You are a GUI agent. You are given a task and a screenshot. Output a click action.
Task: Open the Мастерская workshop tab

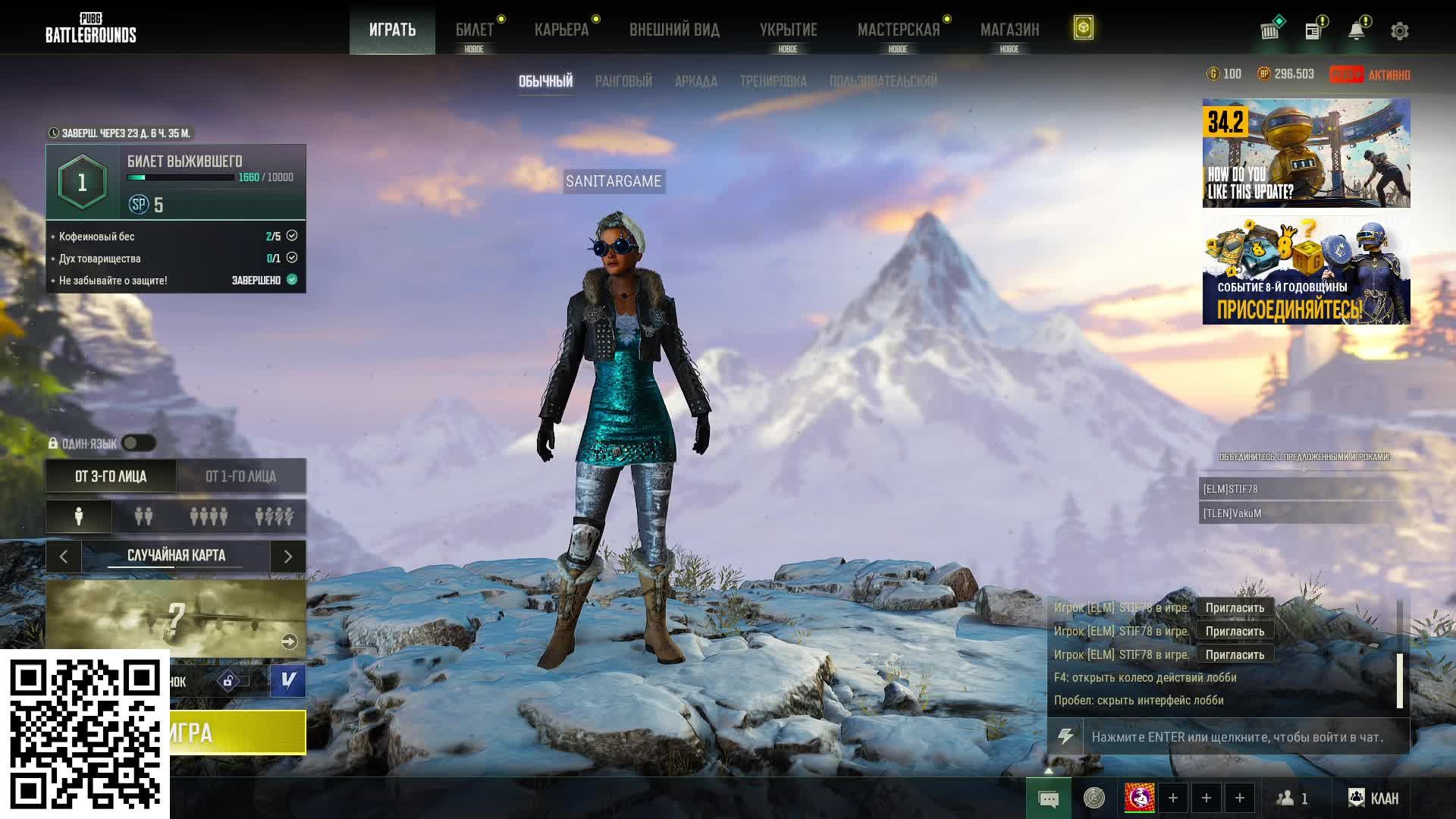[x=899, y=30]
